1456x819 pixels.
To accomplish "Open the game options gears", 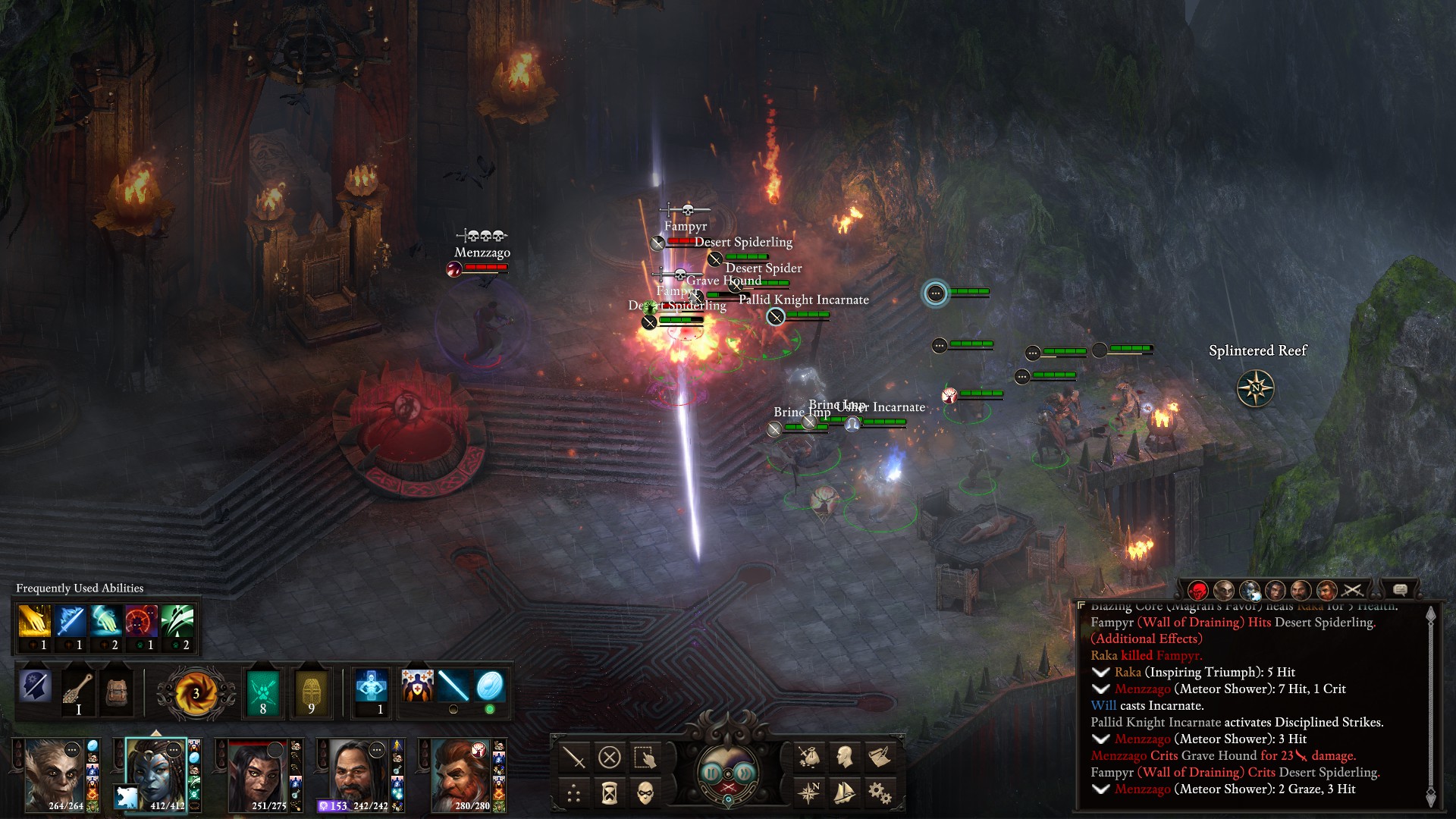I will (880, 793).
